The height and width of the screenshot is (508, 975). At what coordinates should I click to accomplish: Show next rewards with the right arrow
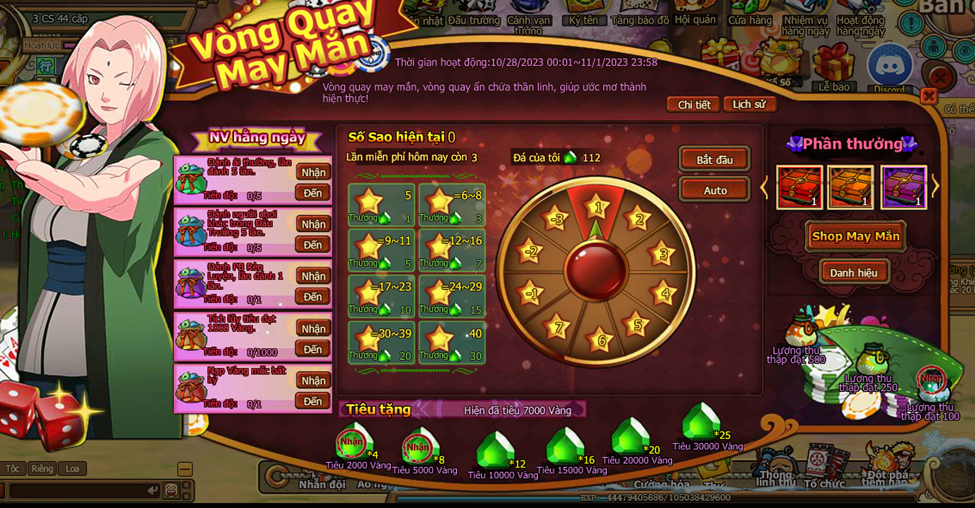936,186
